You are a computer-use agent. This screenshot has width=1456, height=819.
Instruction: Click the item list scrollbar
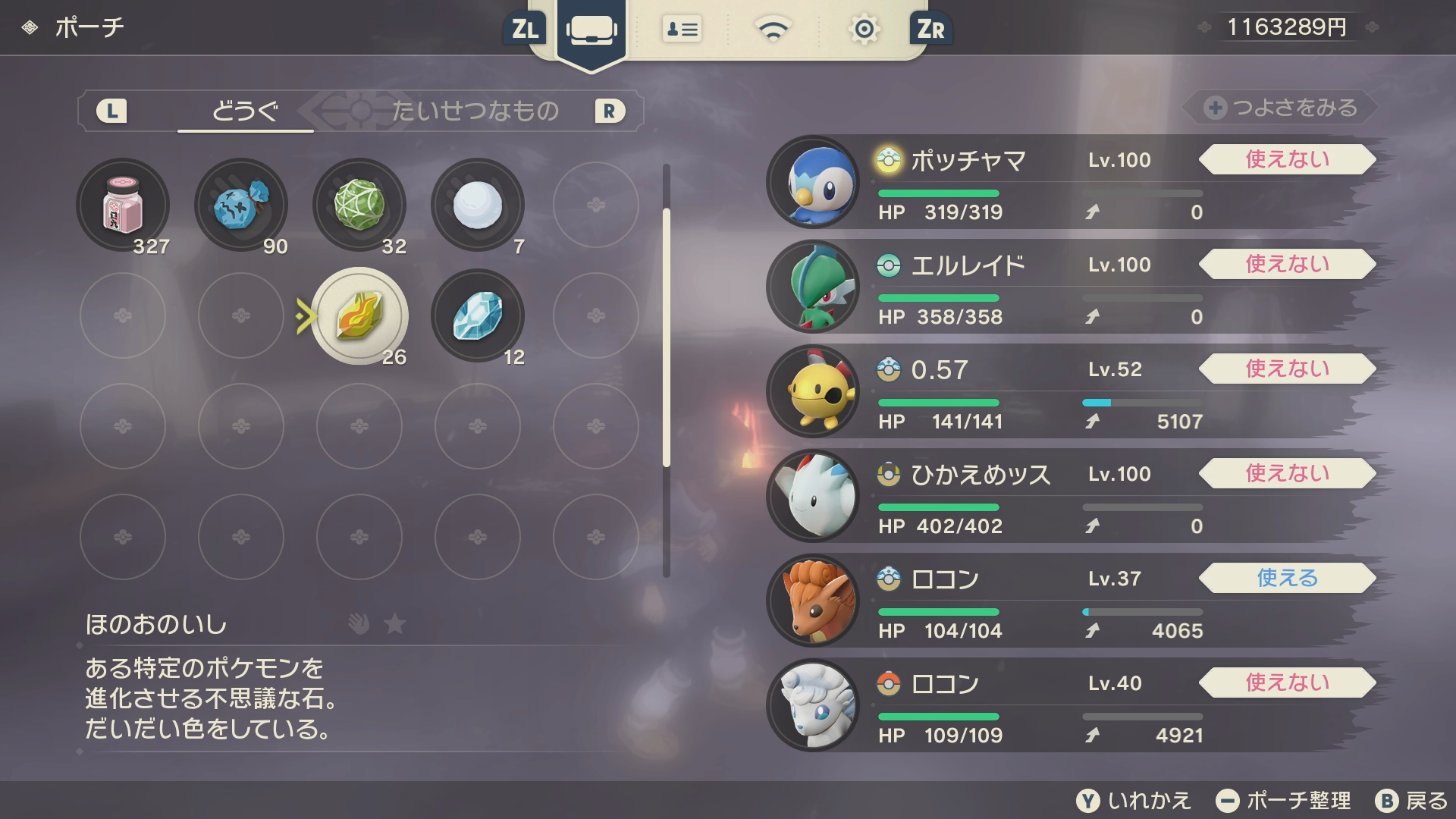[x=667, y=337]
